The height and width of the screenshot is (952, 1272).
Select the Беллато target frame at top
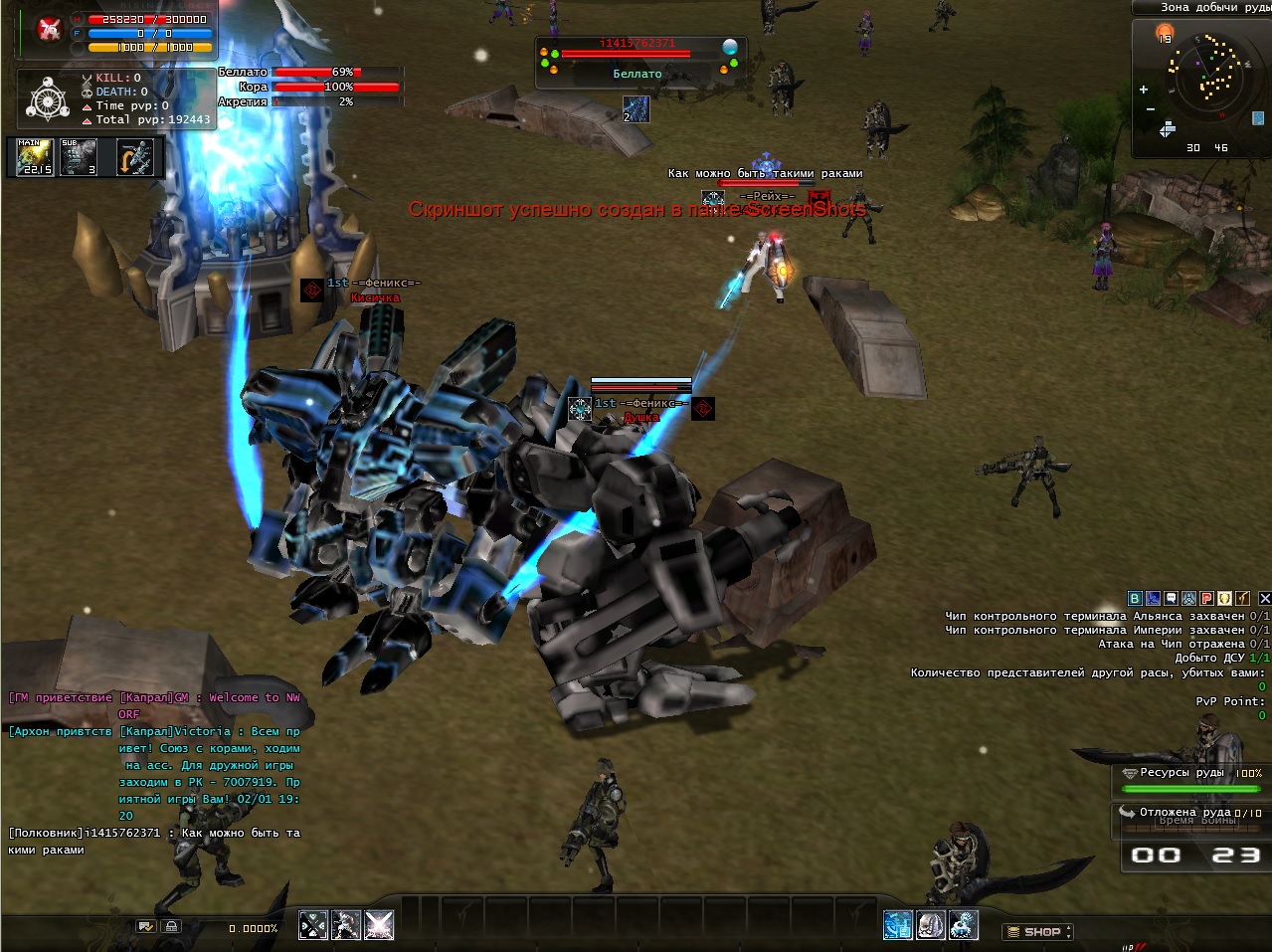point(637,63)
